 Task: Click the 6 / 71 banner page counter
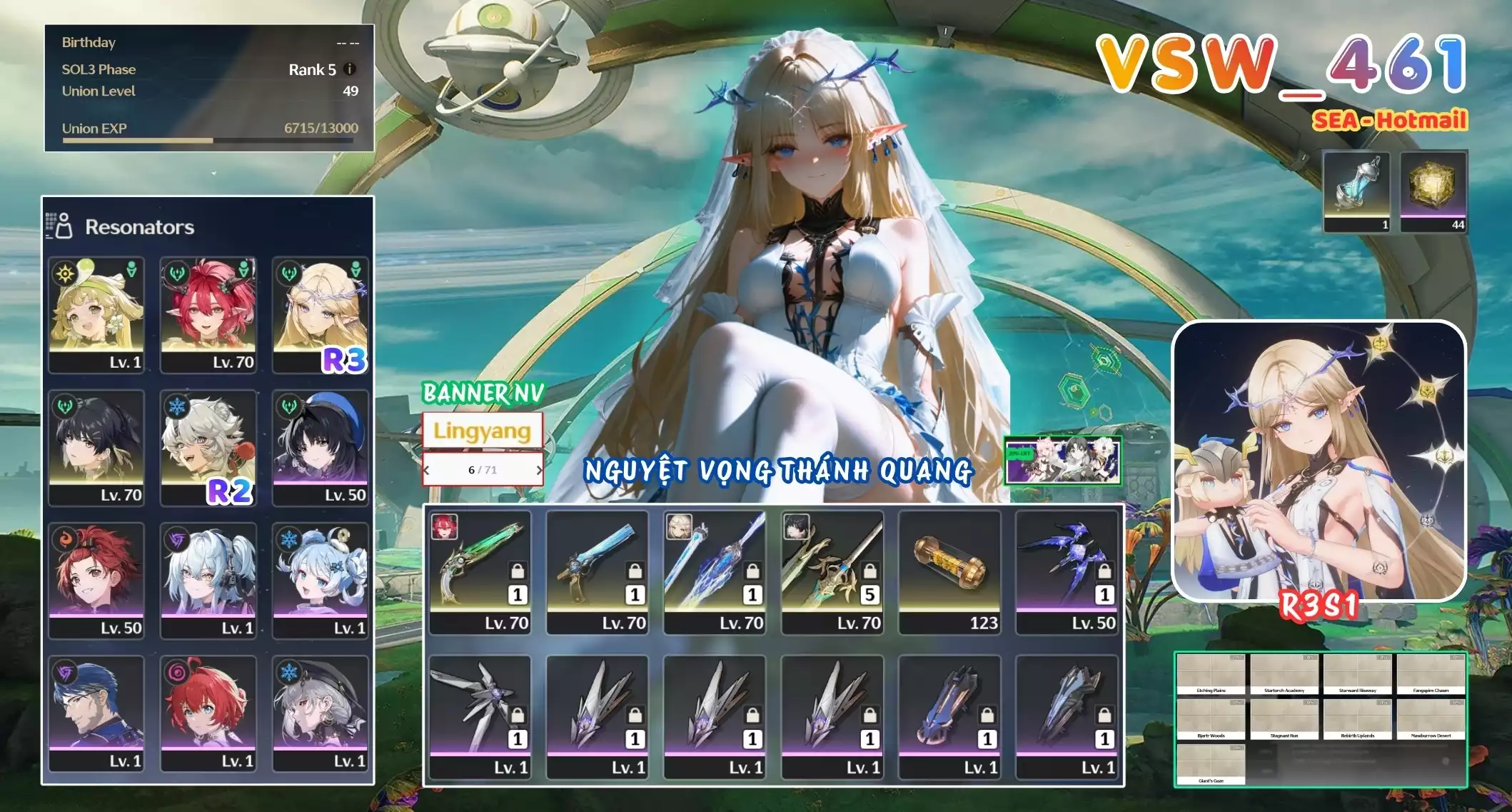(484, 470)
